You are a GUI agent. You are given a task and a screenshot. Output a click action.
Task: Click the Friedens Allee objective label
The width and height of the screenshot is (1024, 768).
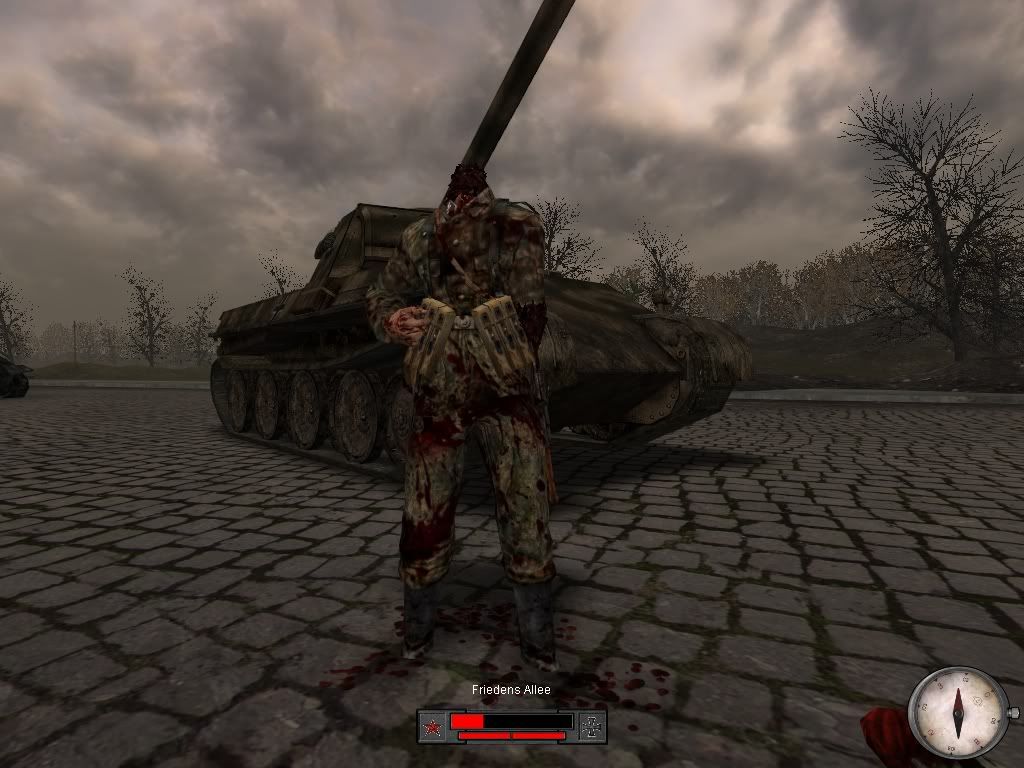pos(511,690)
